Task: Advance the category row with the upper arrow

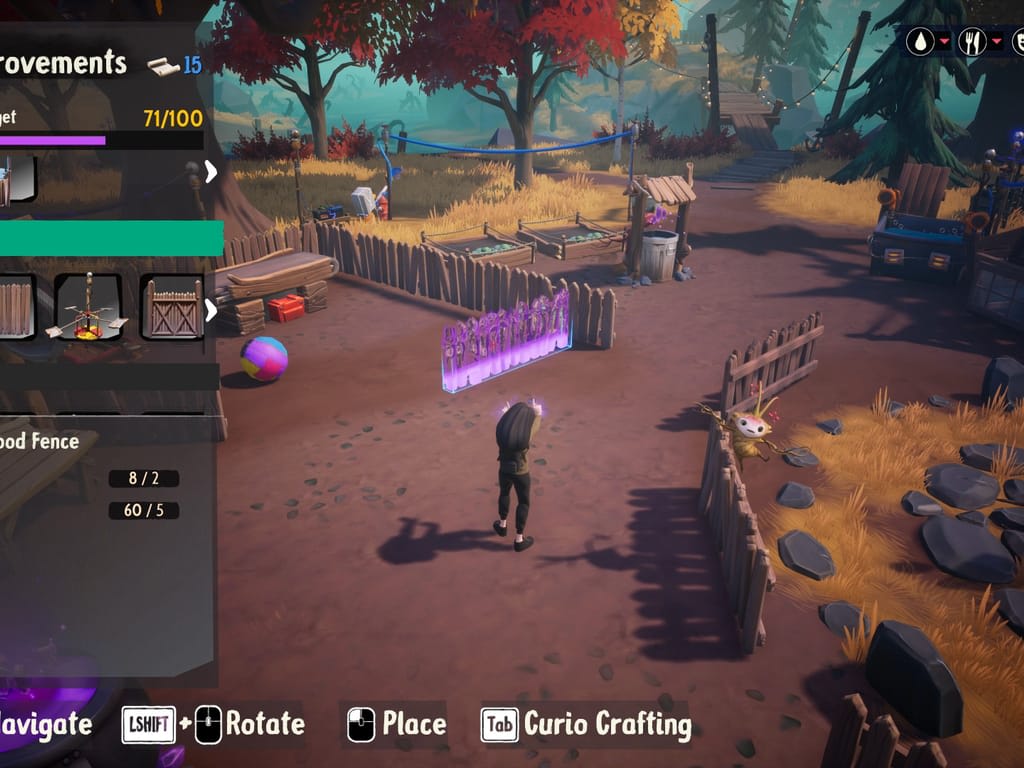Action: pyautogui.click(x=211, y=172)
